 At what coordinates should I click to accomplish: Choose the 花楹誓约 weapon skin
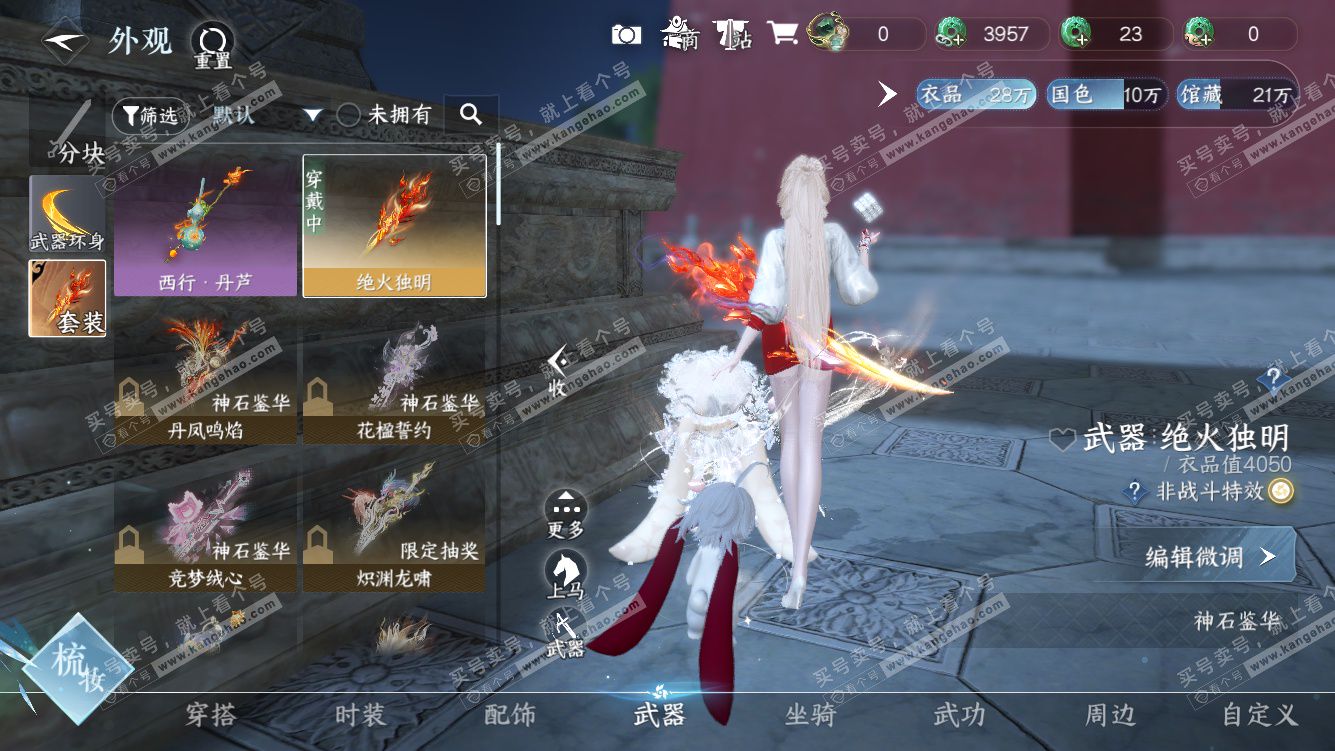[394, 380]
